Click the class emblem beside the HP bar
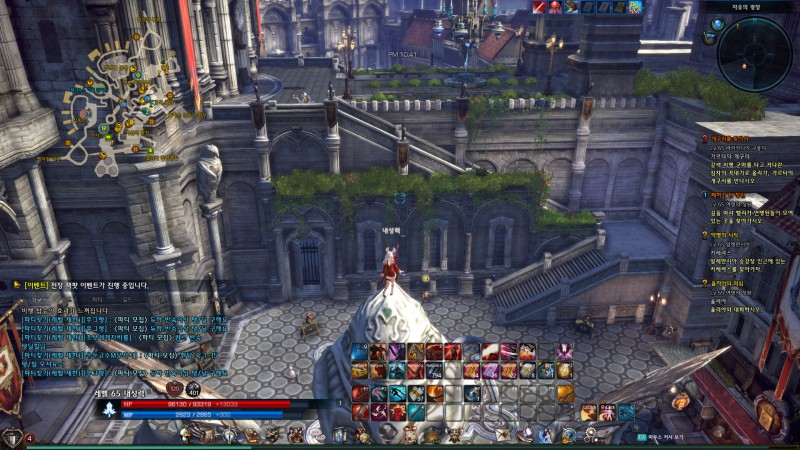 point(110,408)
